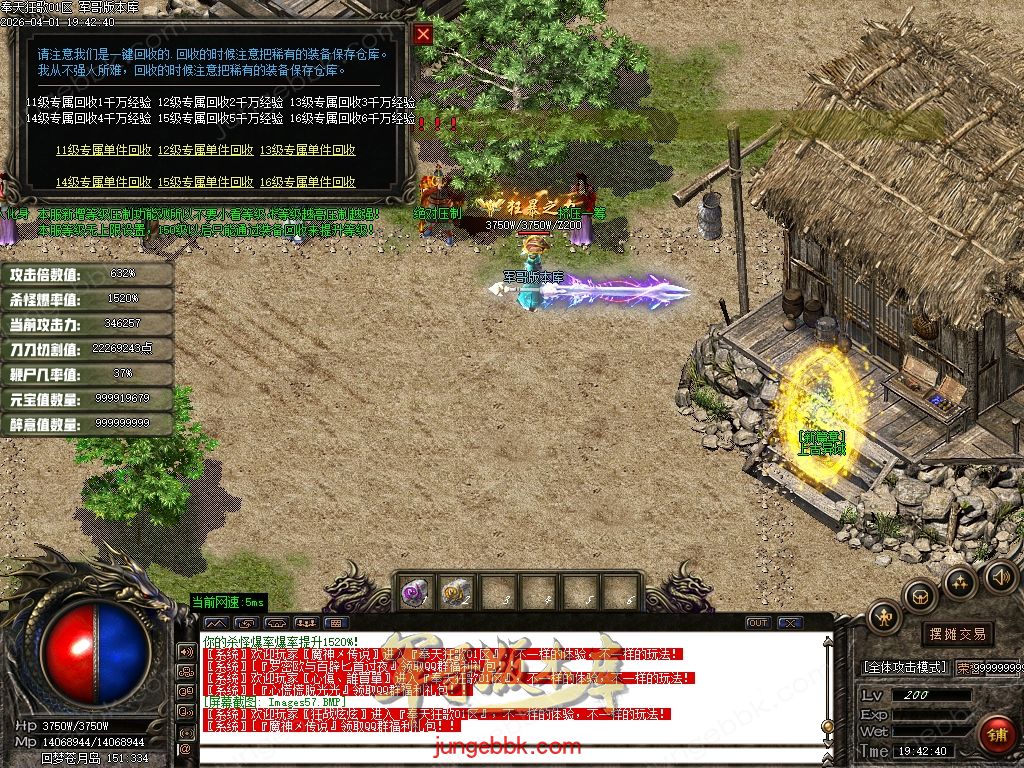This screenshot has width=1024, height=768.
Task: Use the golden scroll in hotbar slot 2
Action: click(x=457, y=591)
